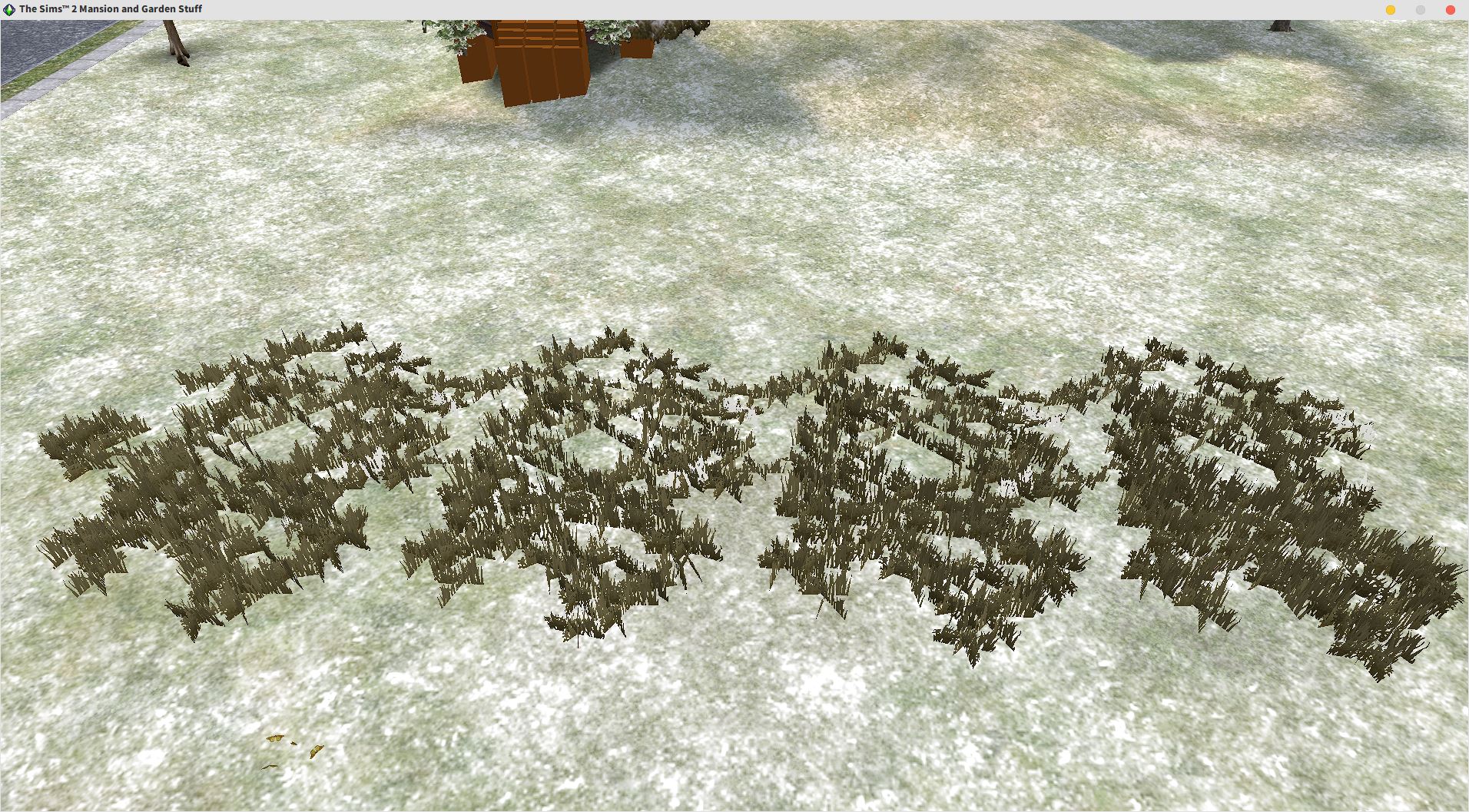Click the Sims plumbob icon in the title bar
The image size is (1469, 812).
coord(9,8)
